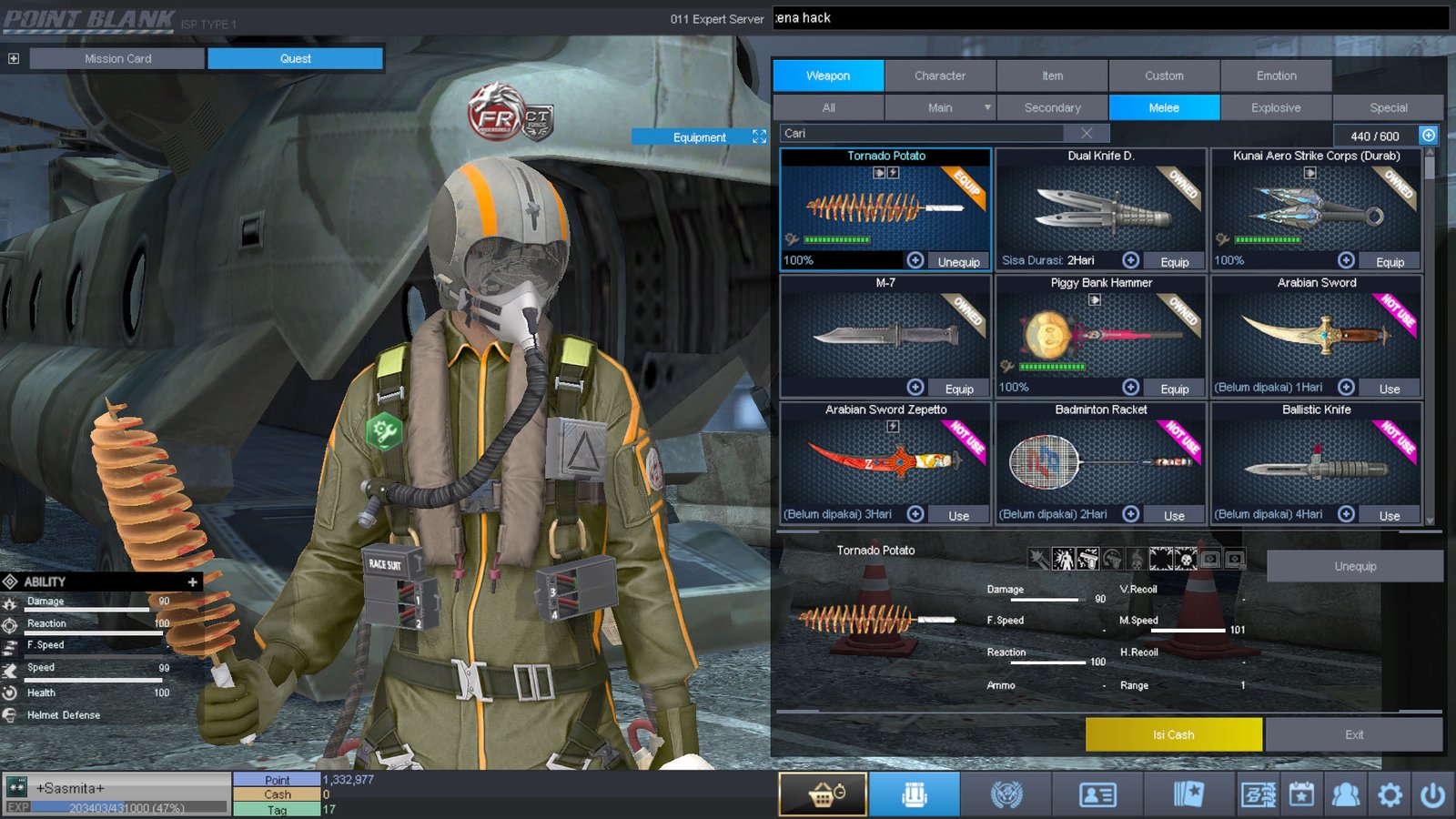Image resolution: width=1456 pixels, height=819 pixels.
Task: Open the Mission Card tab
Action: pos(117,58)
